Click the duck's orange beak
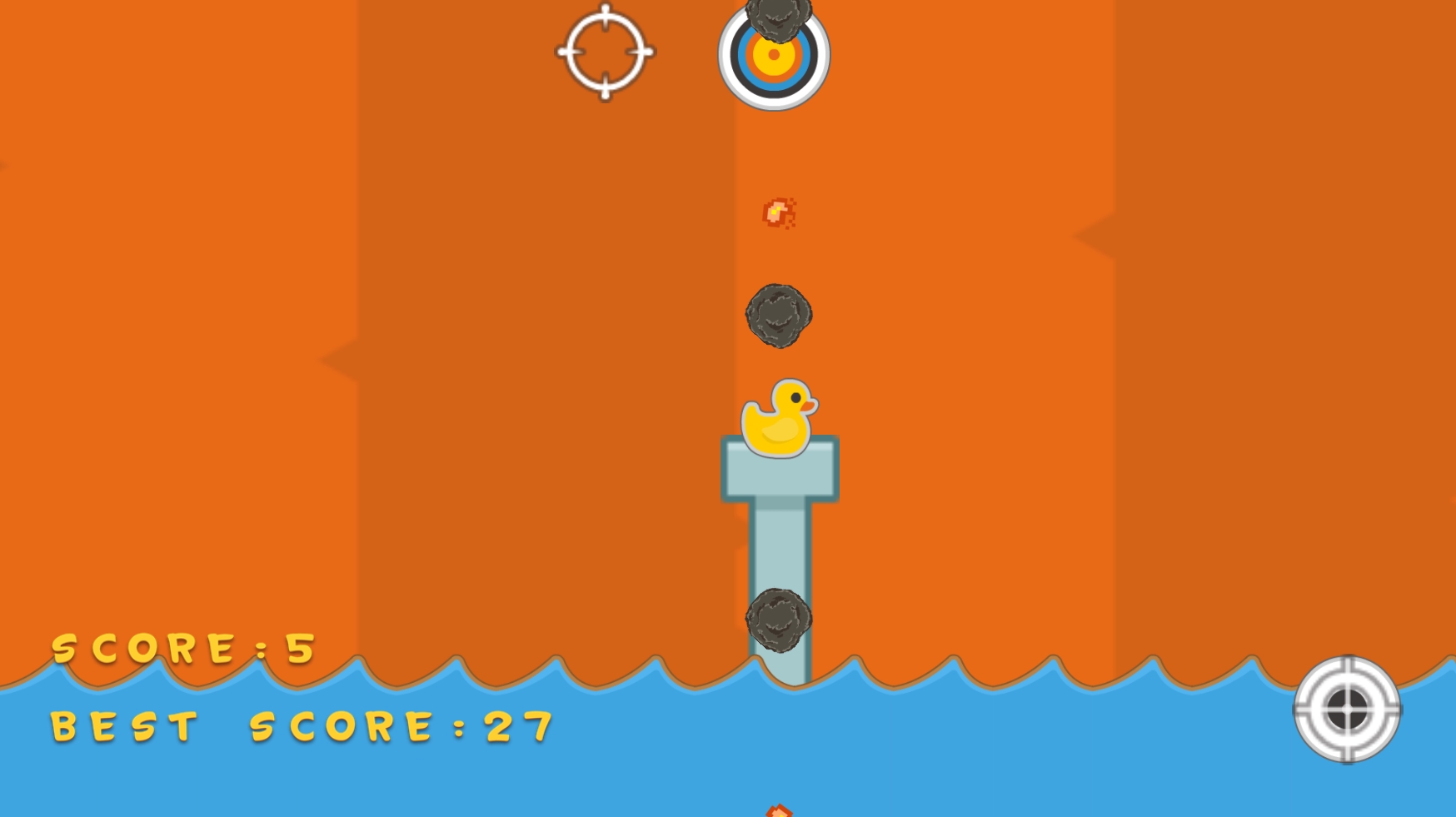Viewport: 1456px width, 817px height. click(x=810, y=406)
